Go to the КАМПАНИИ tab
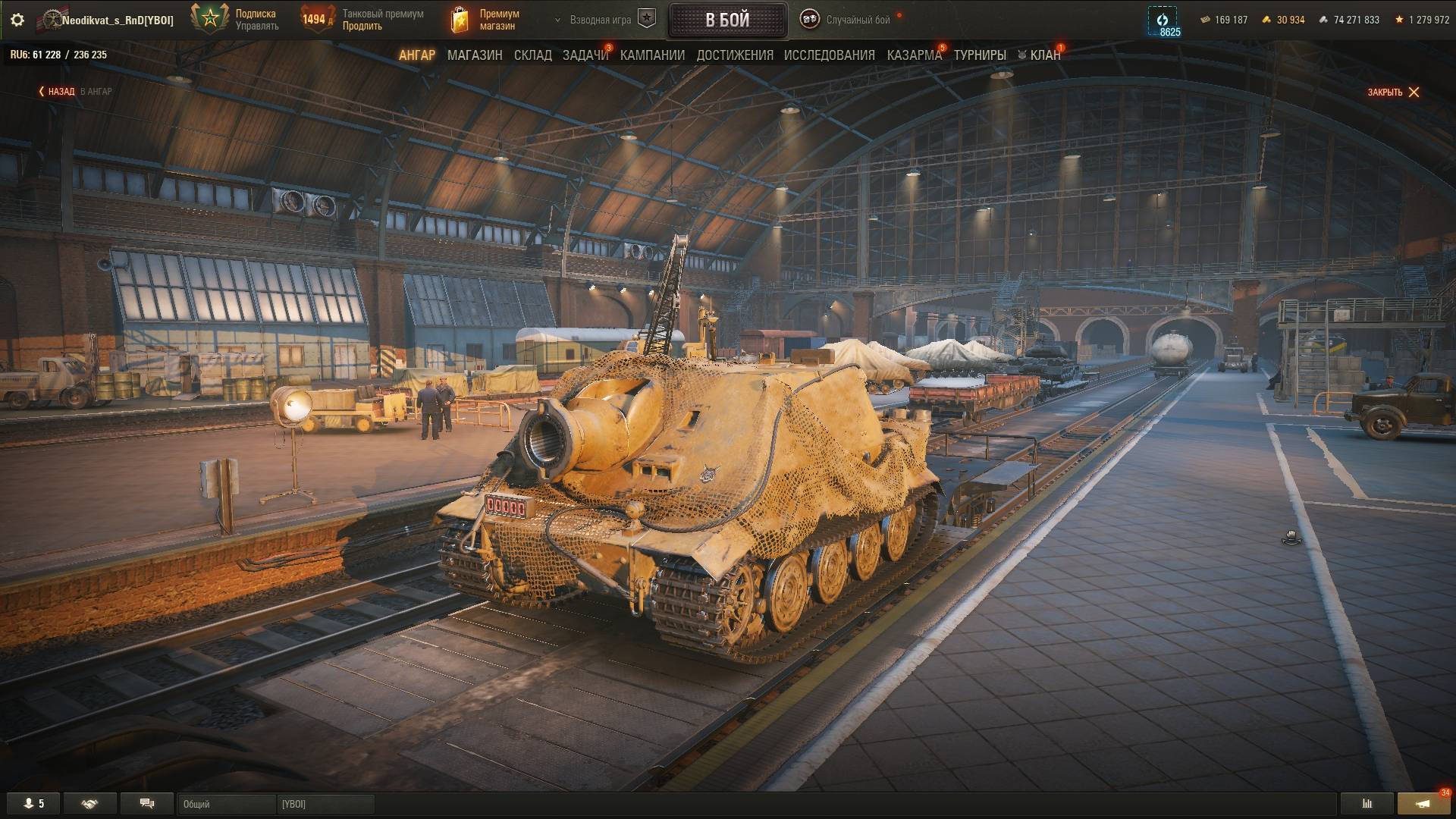 pos(652,55)
